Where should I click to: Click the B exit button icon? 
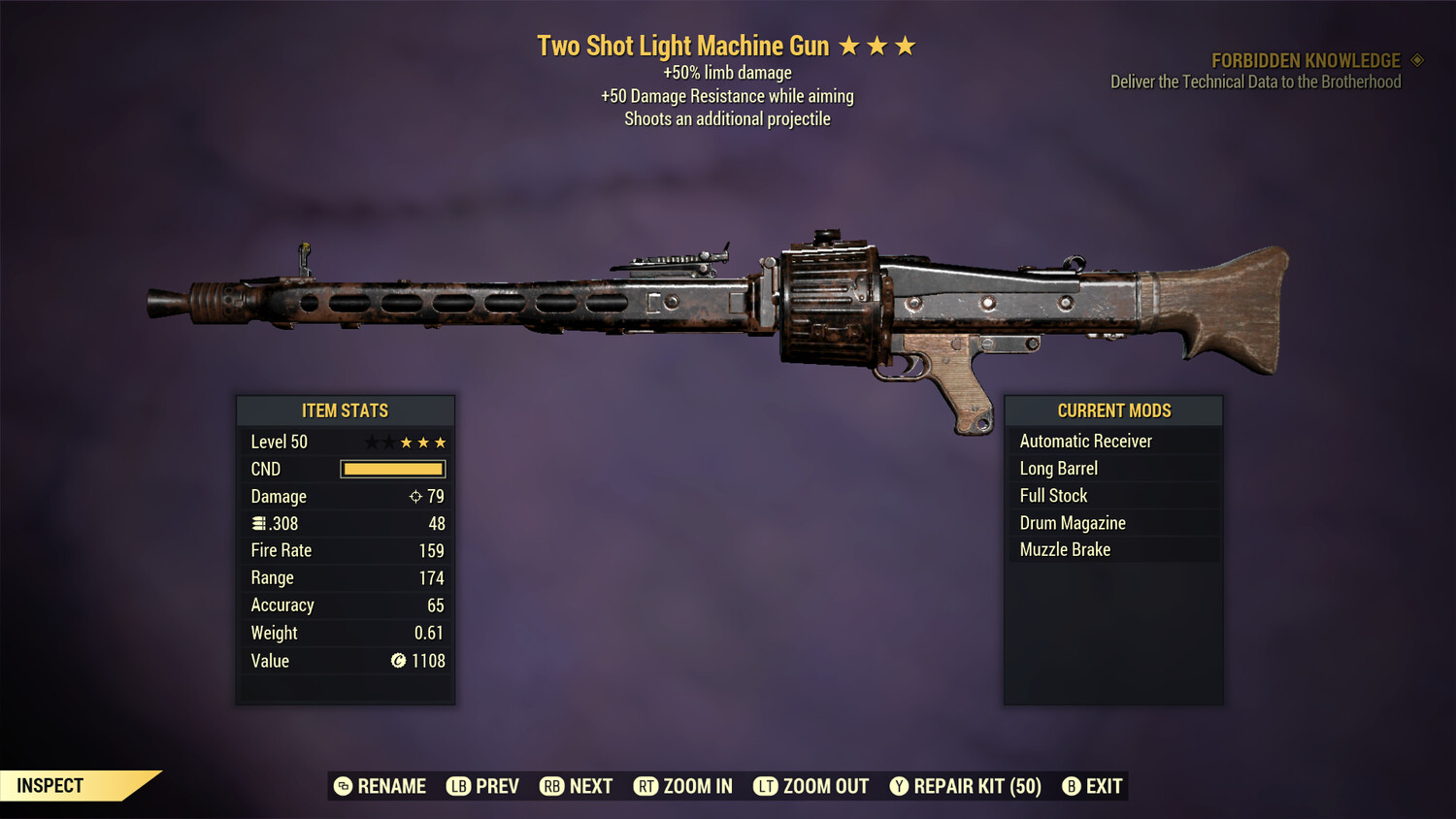click(1072, 786)
